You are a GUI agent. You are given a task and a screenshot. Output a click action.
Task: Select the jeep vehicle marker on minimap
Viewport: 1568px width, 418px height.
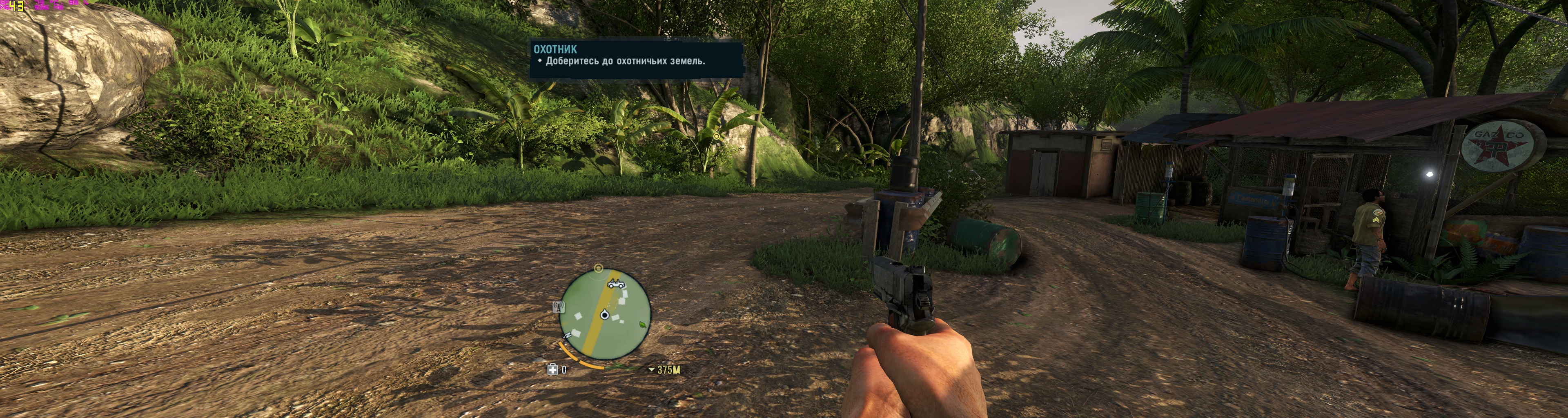pos(616,284)
